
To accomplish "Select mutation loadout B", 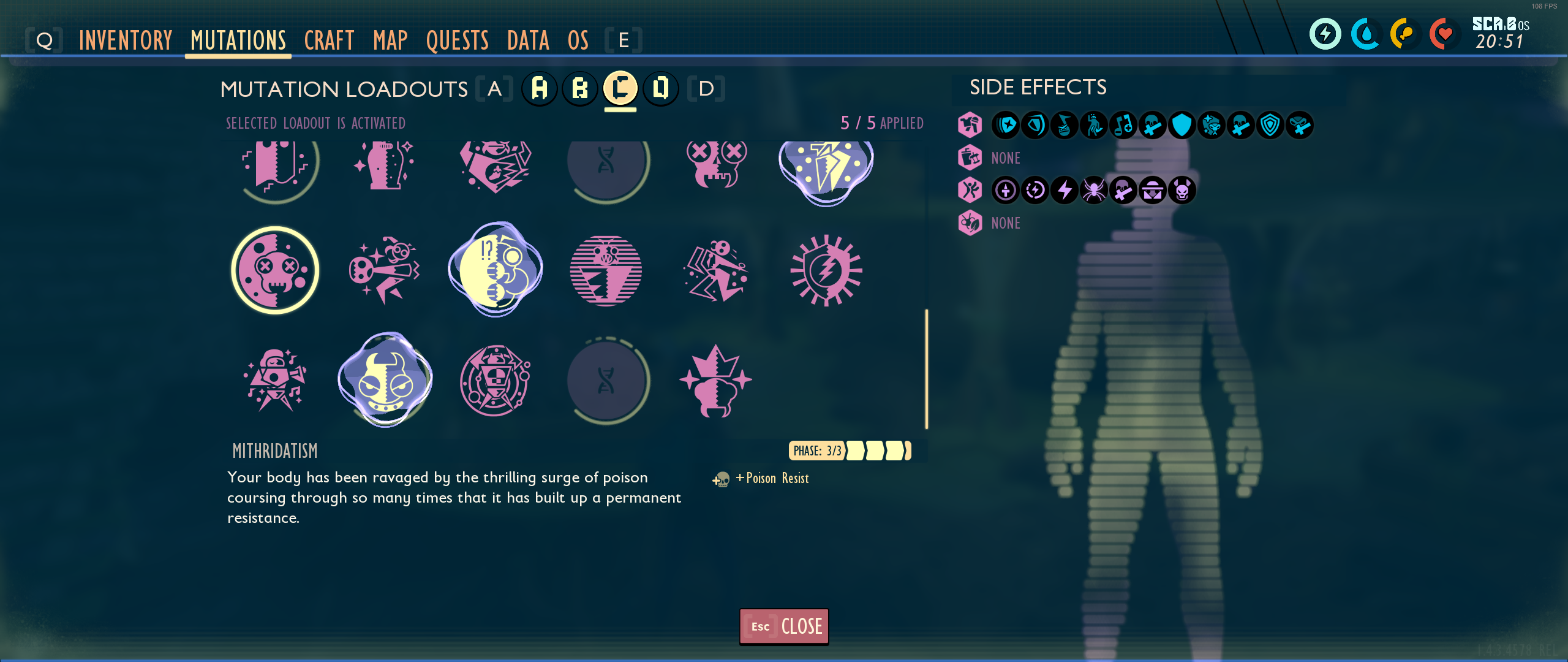I will click(581, 88).
